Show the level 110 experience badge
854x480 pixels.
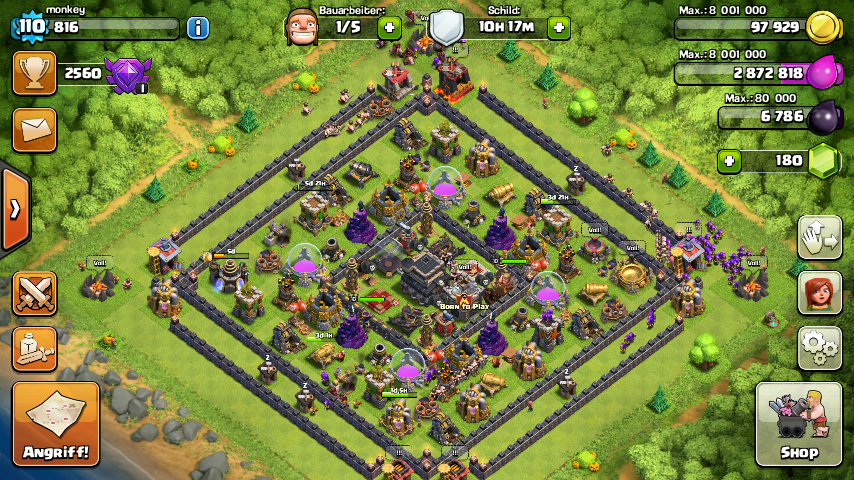(x=31, y=27)
